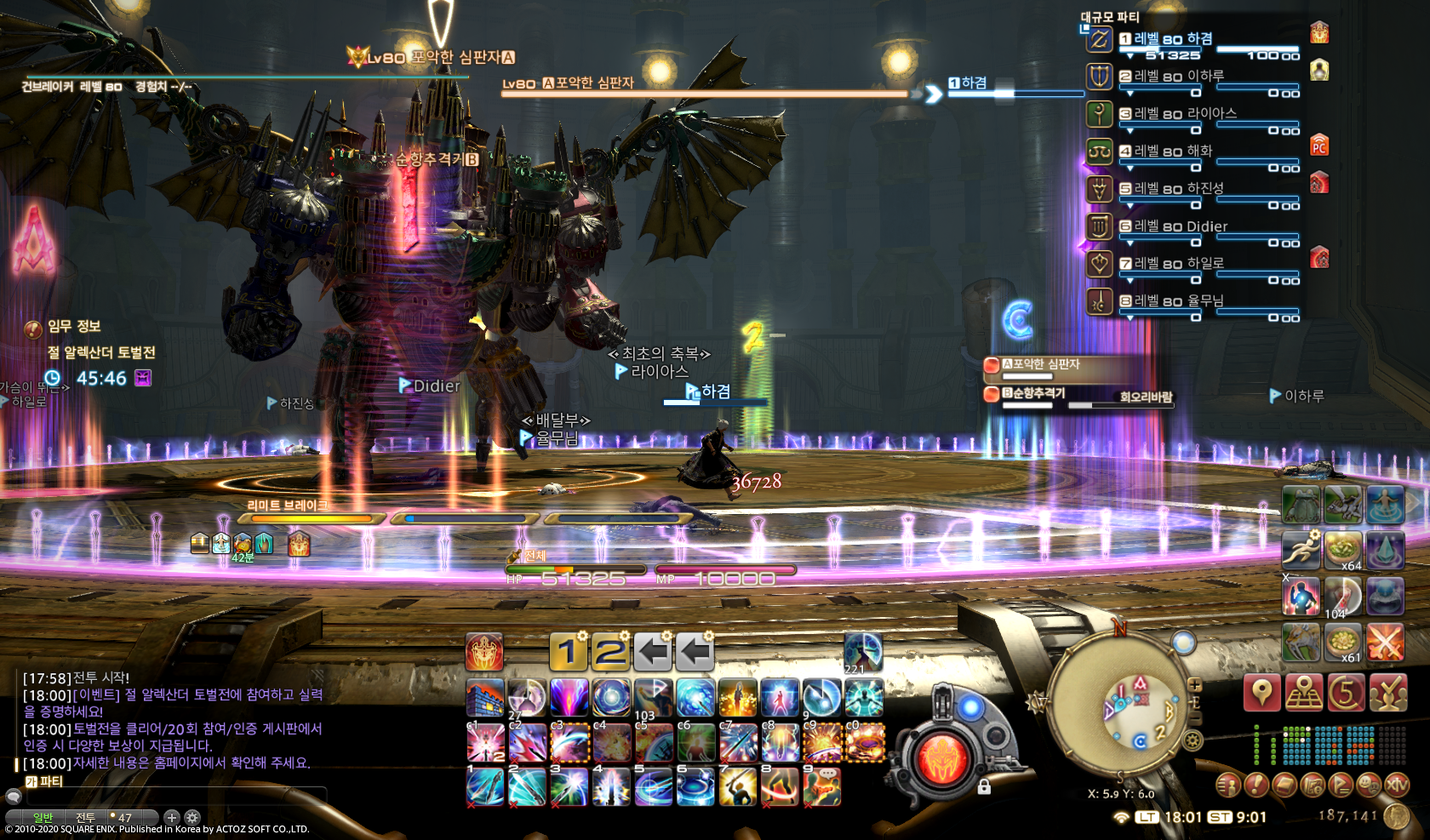Open minimap settings gear

(1193, 740)
